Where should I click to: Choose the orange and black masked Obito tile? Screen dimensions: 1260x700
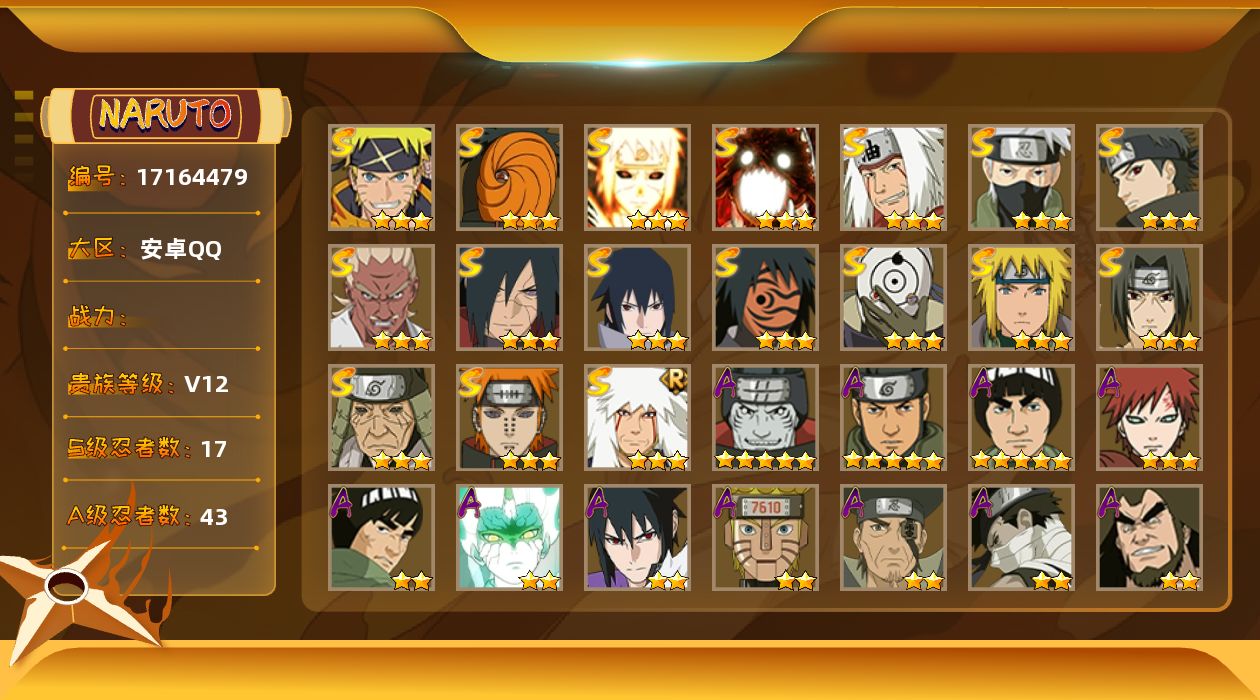[765, 297]
